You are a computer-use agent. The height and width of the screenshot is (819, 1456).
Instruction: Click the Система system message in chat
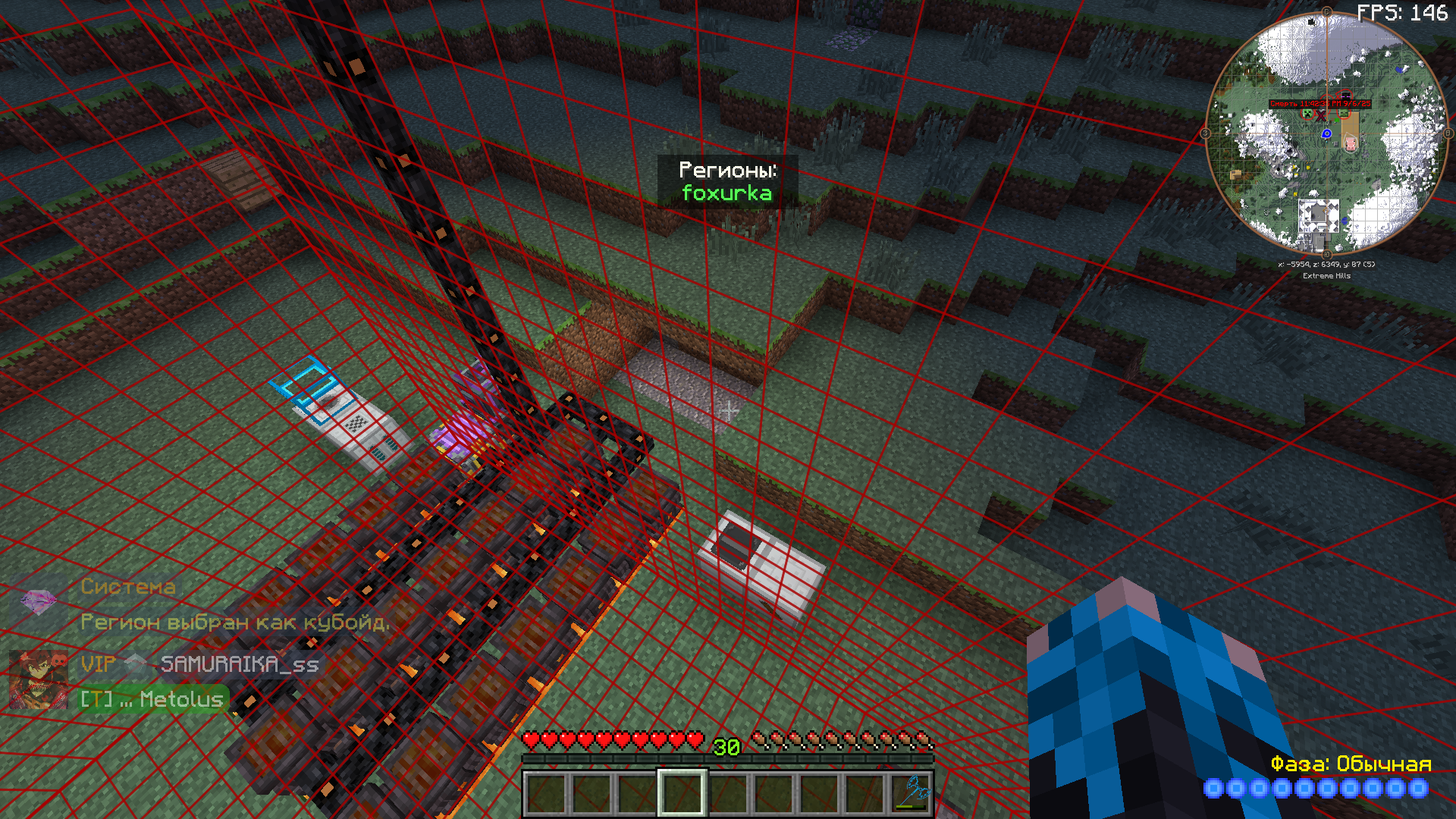pos(128,586)
